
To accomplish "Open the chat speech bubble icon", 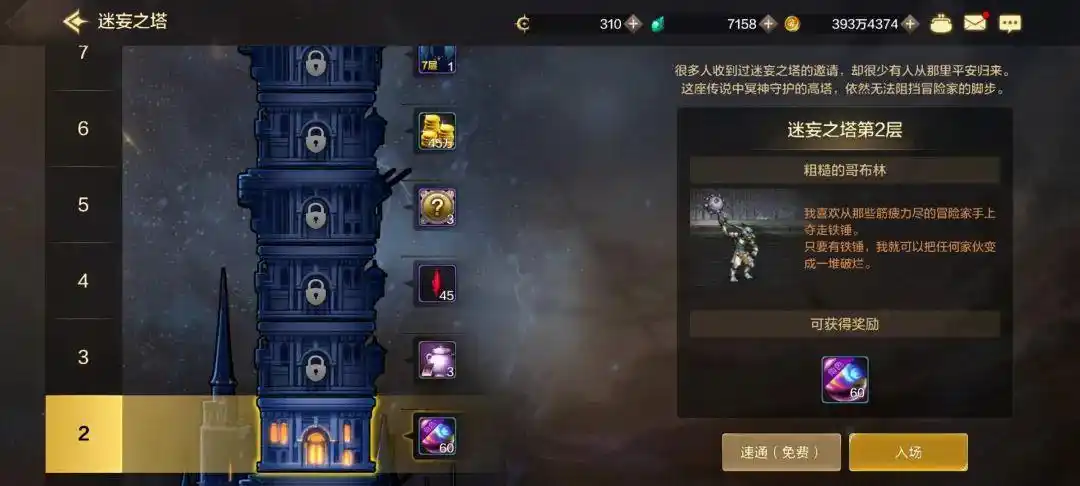I will tap(1011, 23).
